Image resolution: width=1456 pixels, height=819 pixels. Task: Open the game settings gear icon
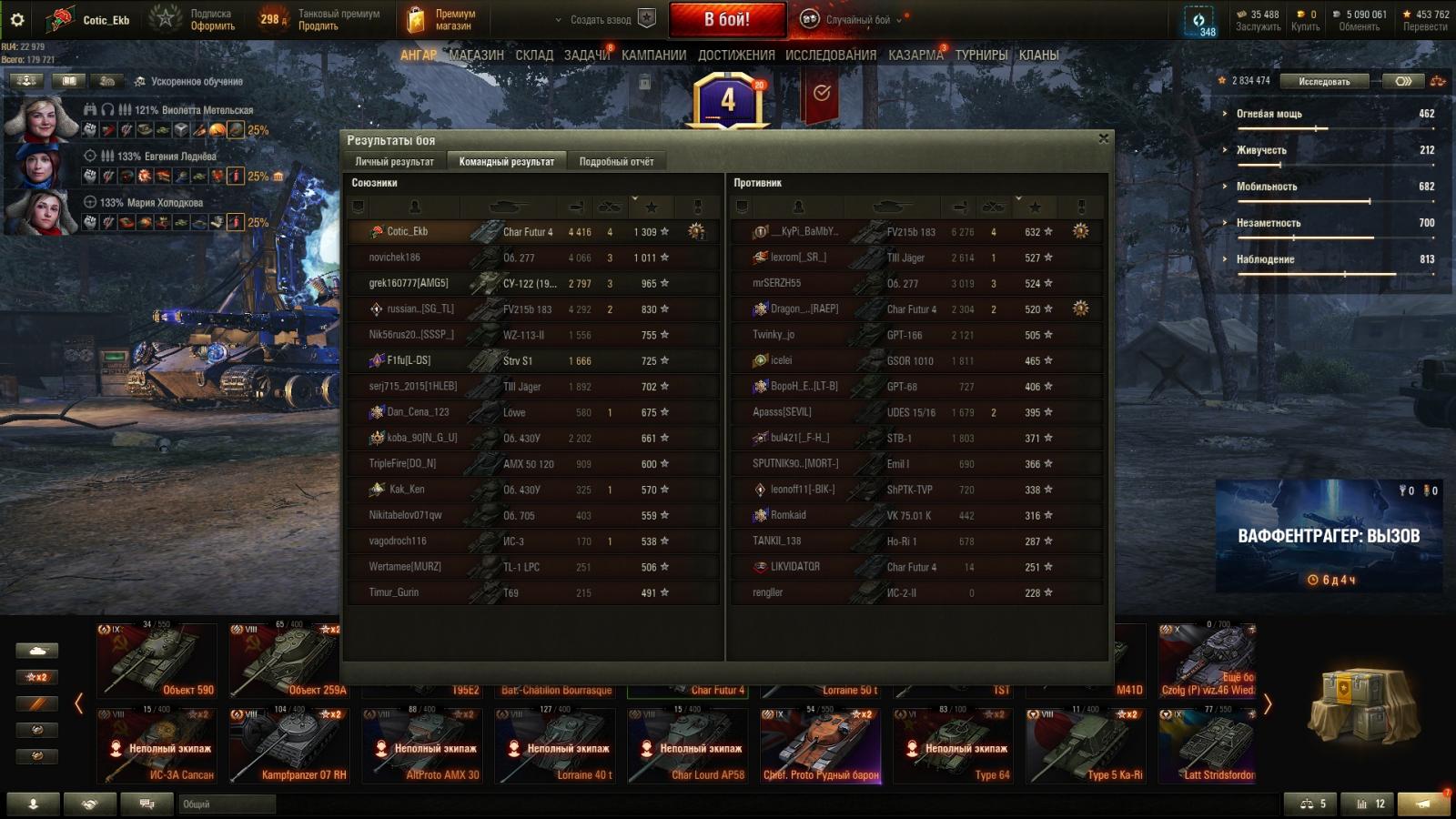tap(17, 19)
